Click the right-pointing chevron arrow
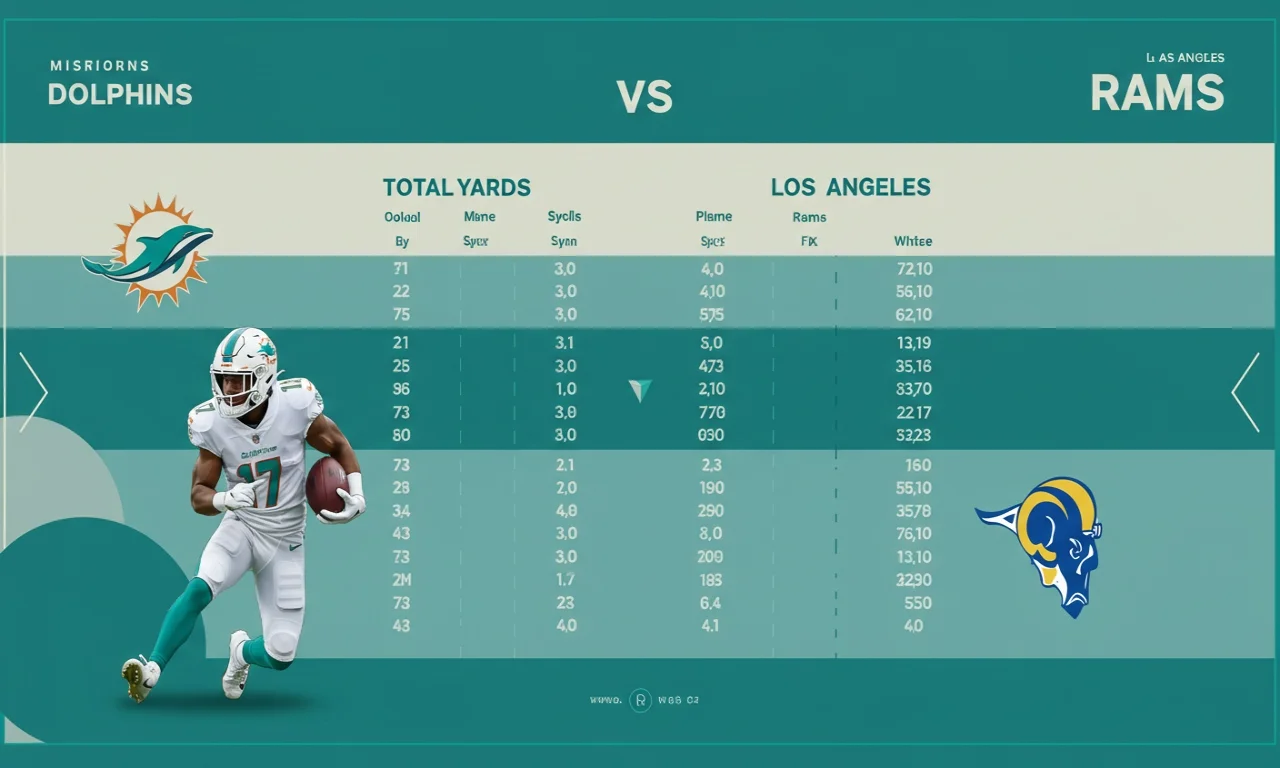Screen dimensions: 1280x768 click(32, 392)
